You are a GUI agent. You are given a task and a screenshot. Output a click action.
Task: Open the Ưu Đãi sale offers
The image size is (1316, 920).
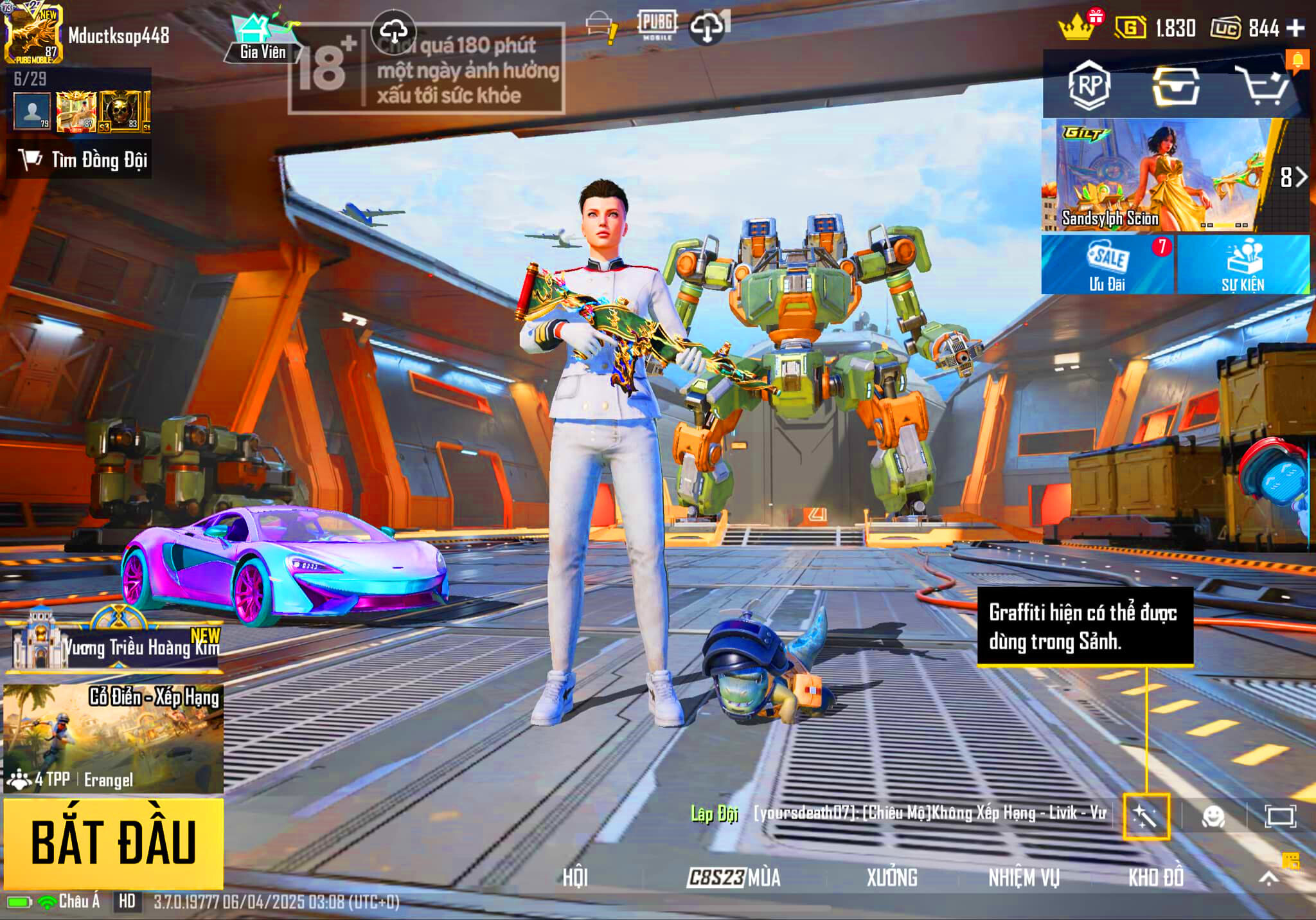(1107, 265)
